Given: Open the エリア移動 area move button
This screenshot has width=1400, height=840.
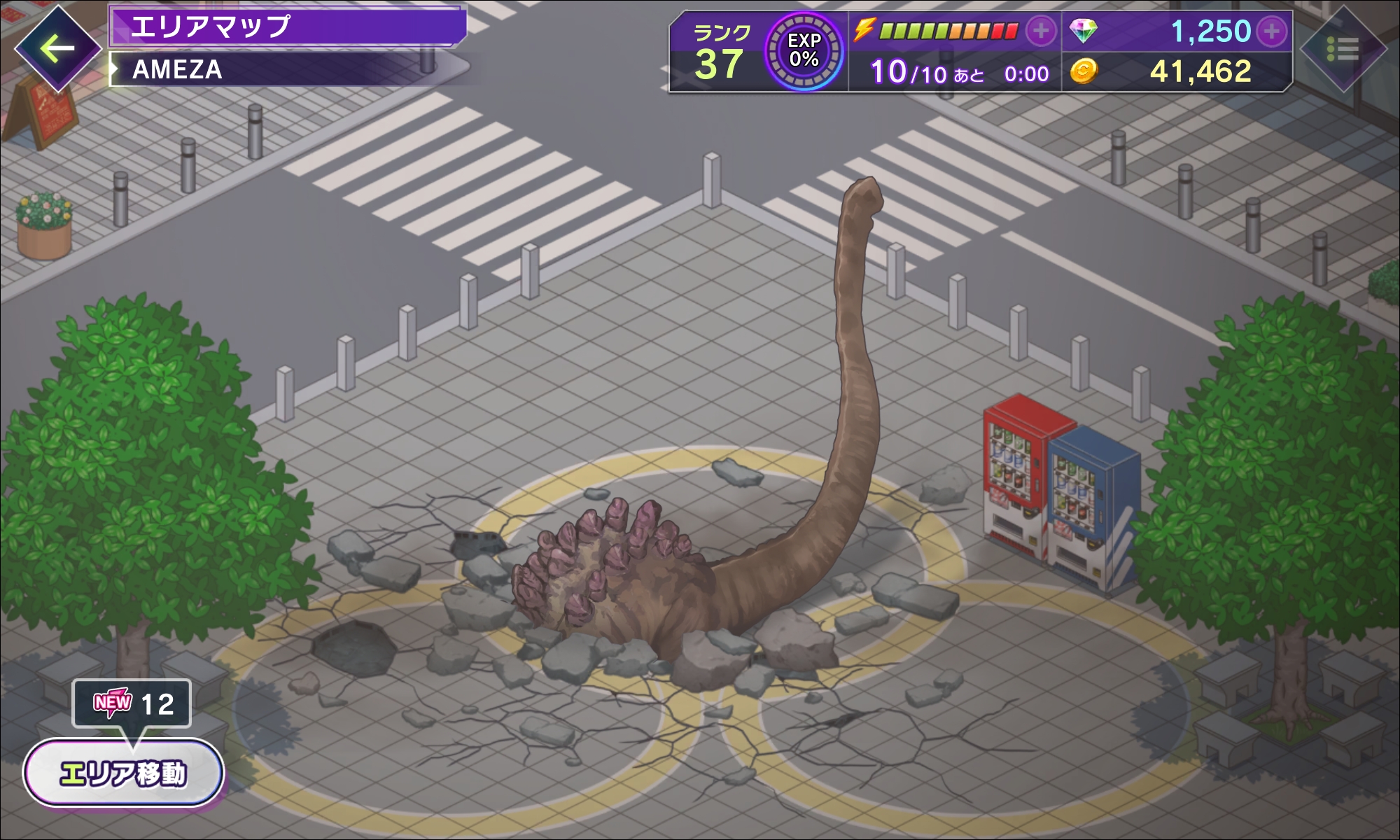Looking at the screenshot, I should click(124, 773).
